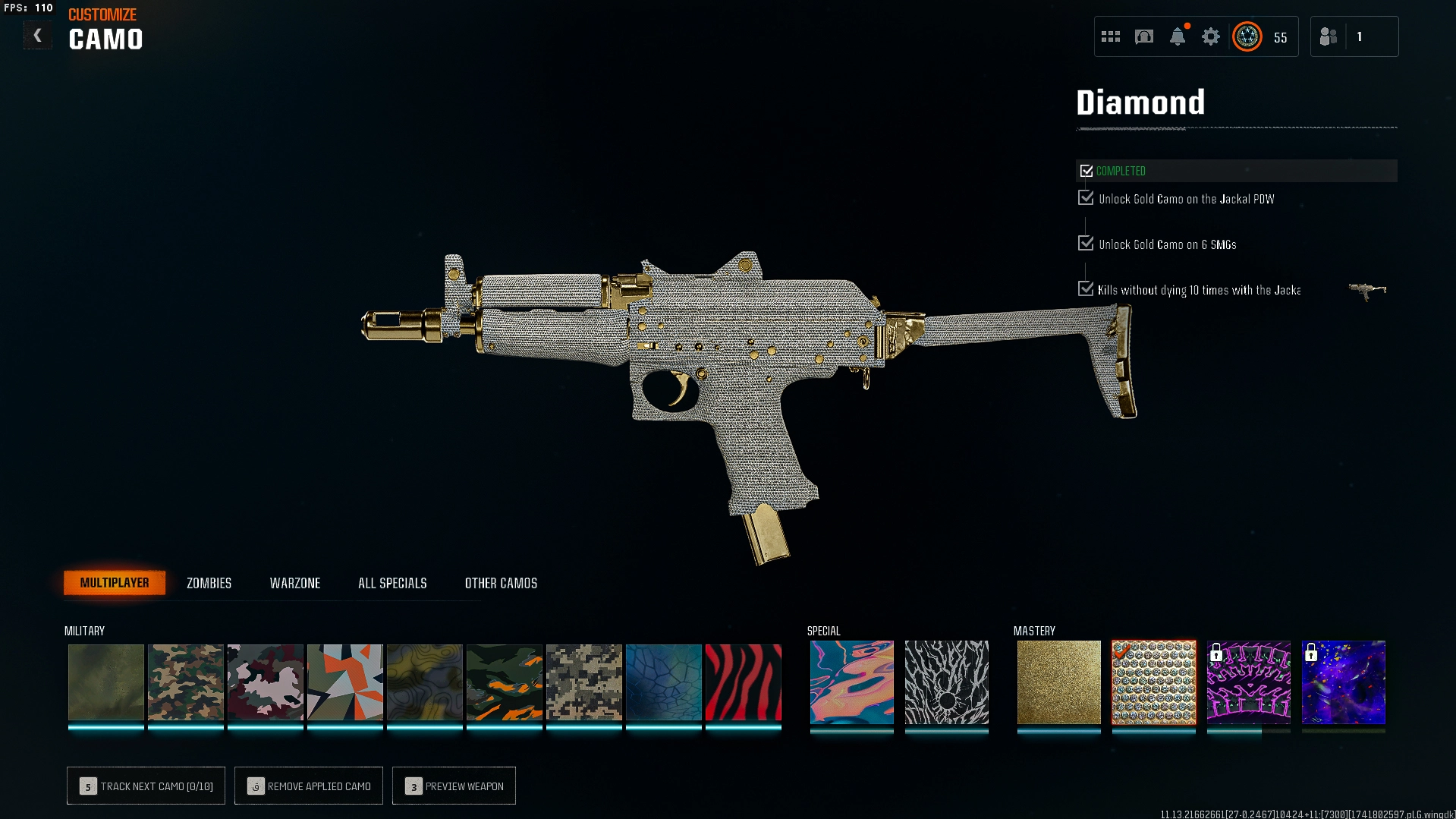This screenshot has height=819, width=1456.
Task: Pick the locked purple Dark Spine camo
Action: [1248, 682]
